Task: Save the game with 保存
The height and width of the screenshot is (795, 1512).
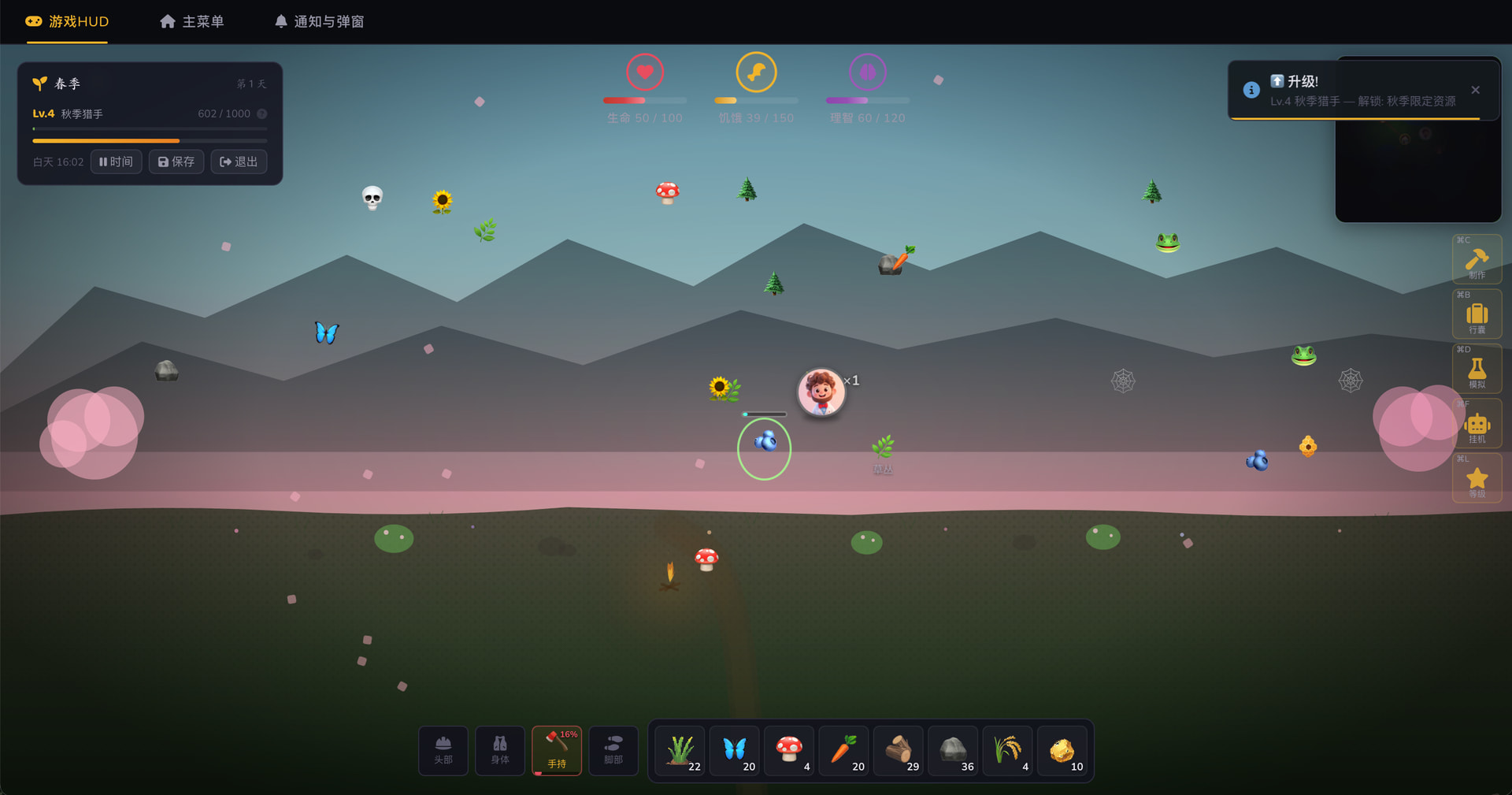Action: click(176, 162)
